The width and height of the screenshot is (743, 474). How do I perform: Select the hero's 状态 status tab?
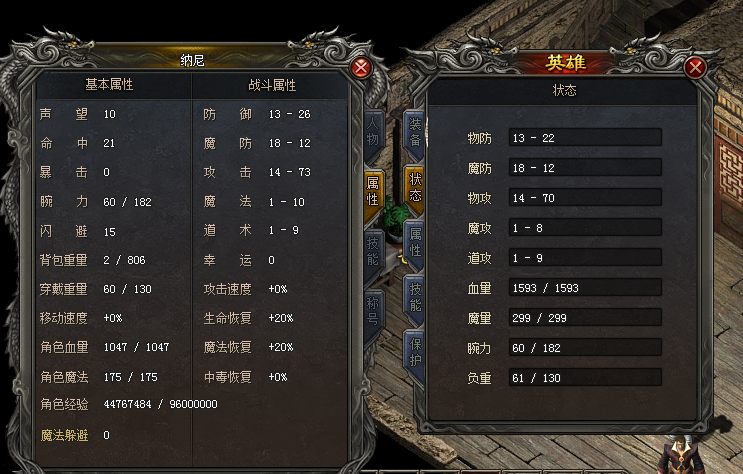(x=416, y=187)
